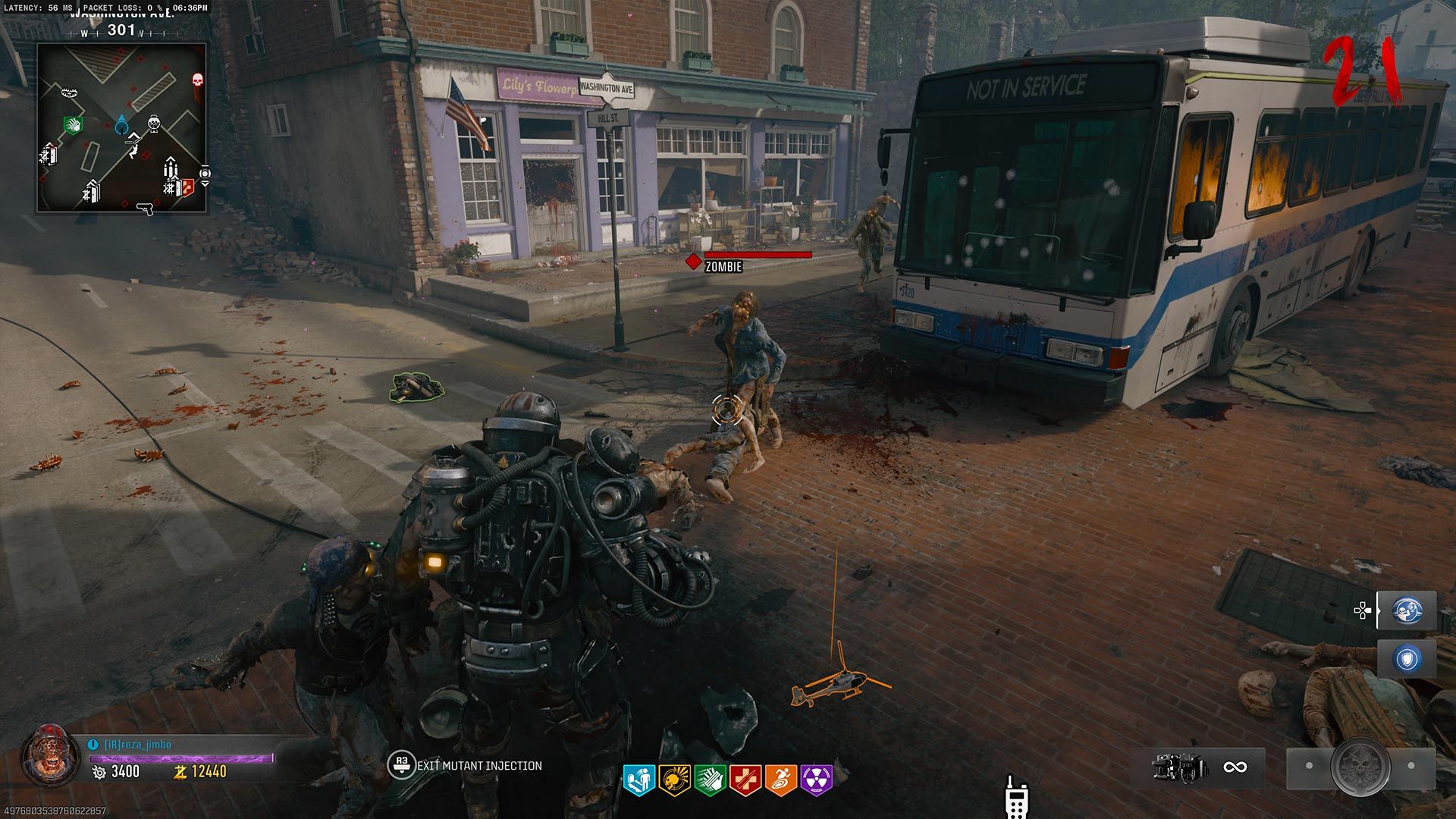Select the yellow skull perk icon

pos(673,780)
